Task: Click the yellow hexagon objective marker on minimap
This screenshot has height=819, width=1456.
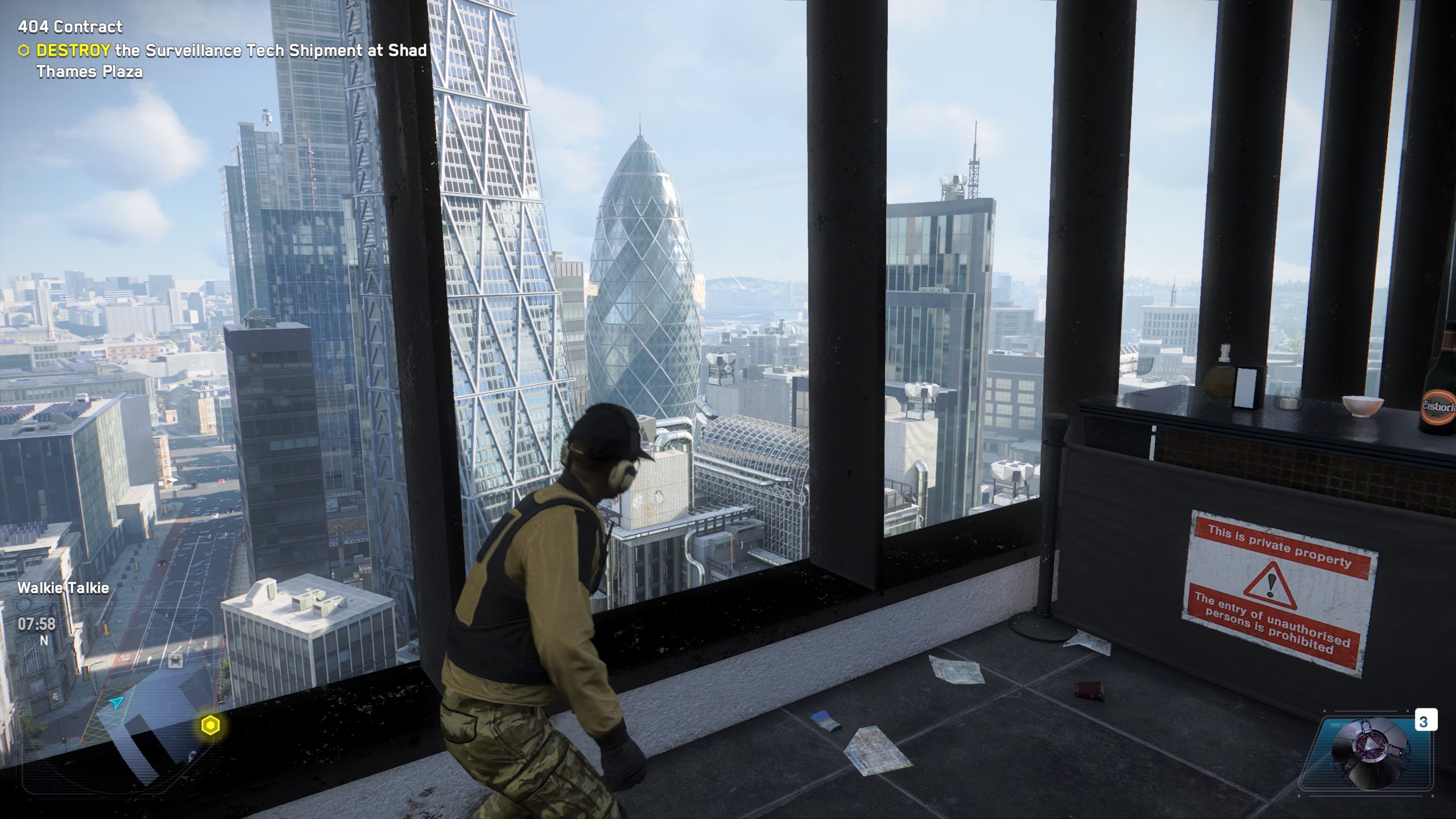Action: (210, 725)
